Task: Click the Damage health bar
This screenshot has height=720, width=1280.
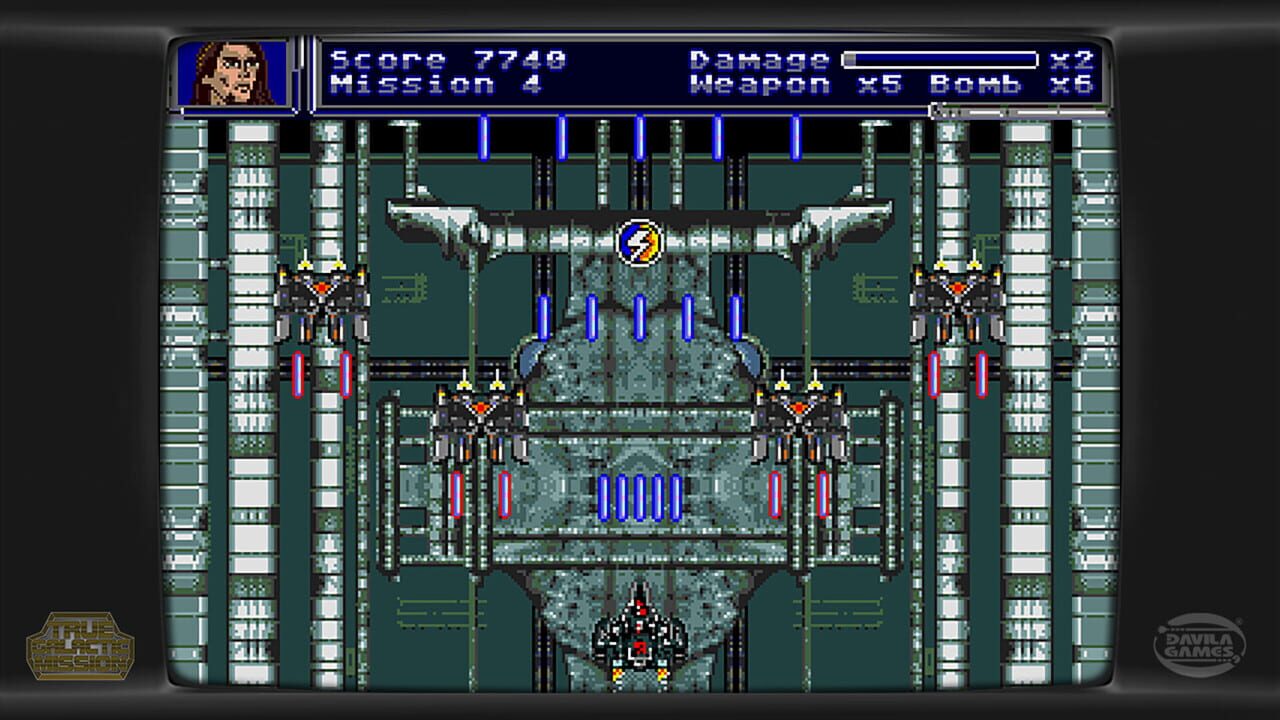Action: tap(940, 60)
